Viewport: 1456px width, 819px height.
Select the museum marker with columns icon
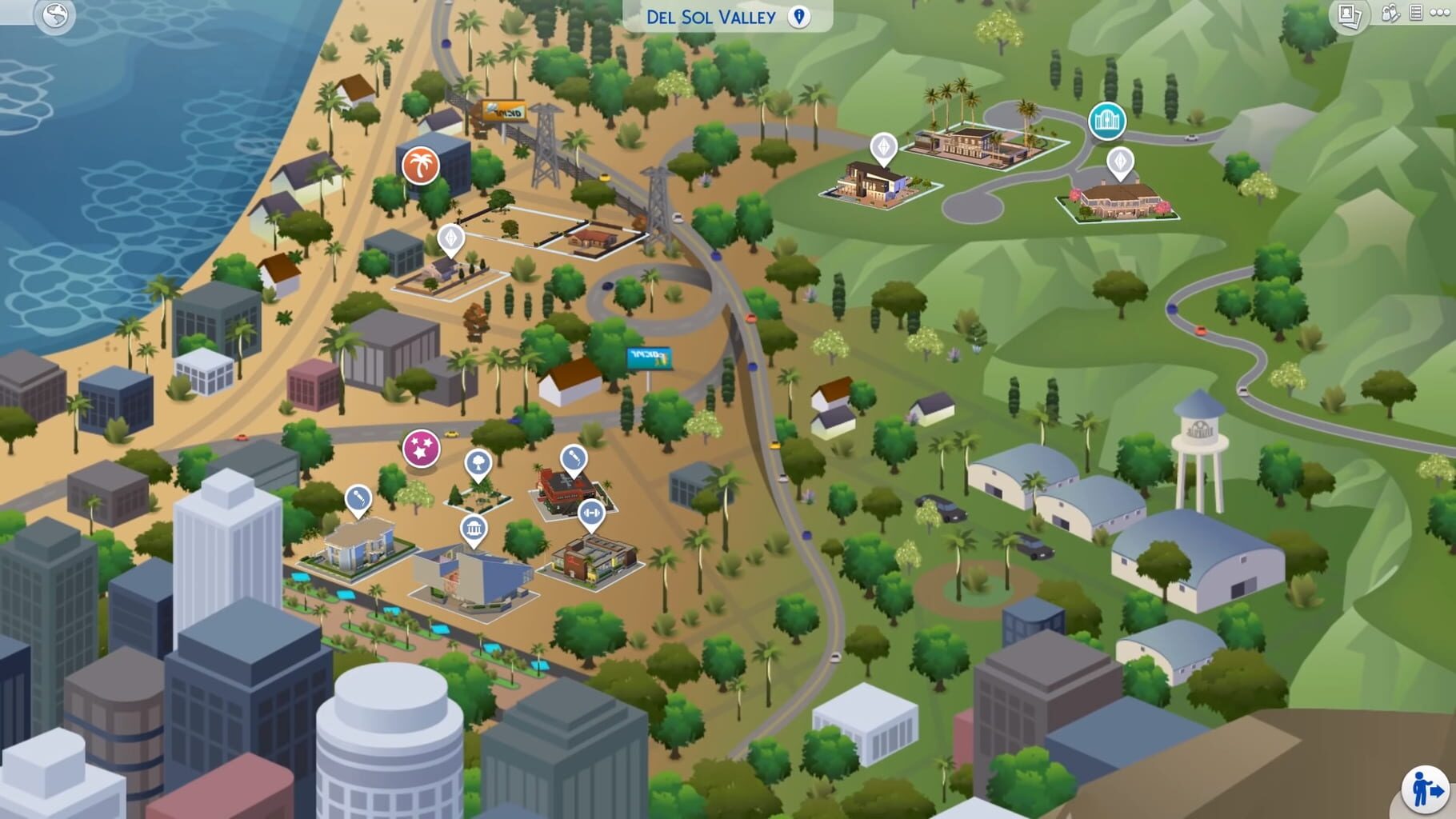click(x=475, y=529)
